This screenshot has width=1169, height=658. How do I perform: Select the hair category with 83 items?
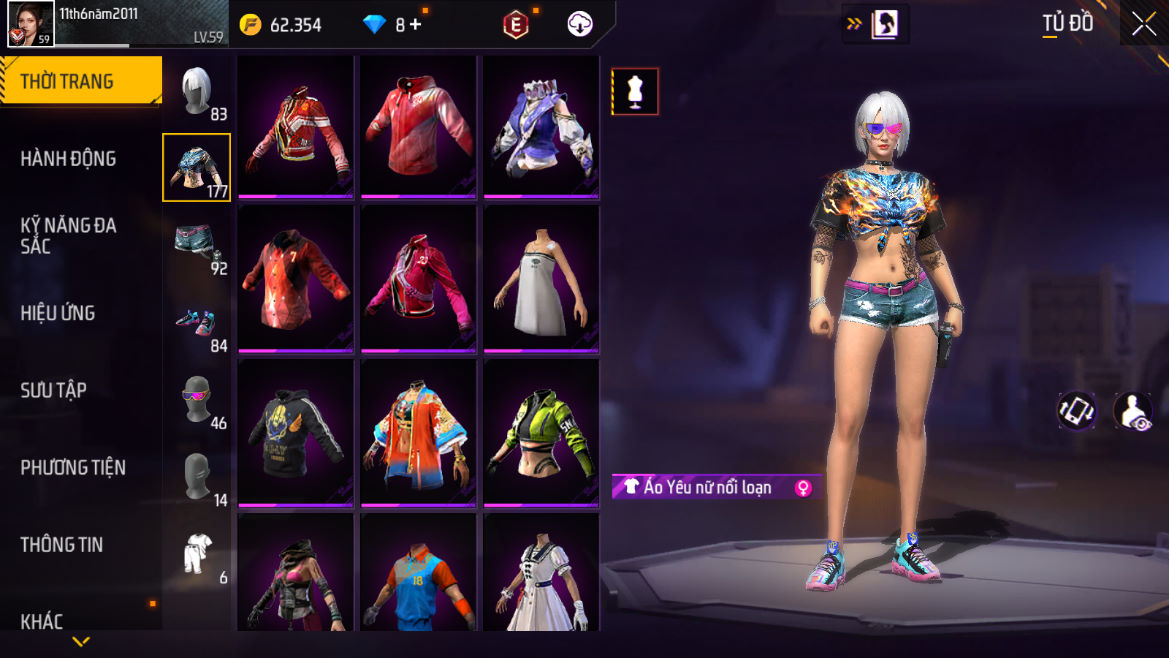coord(197,92)
